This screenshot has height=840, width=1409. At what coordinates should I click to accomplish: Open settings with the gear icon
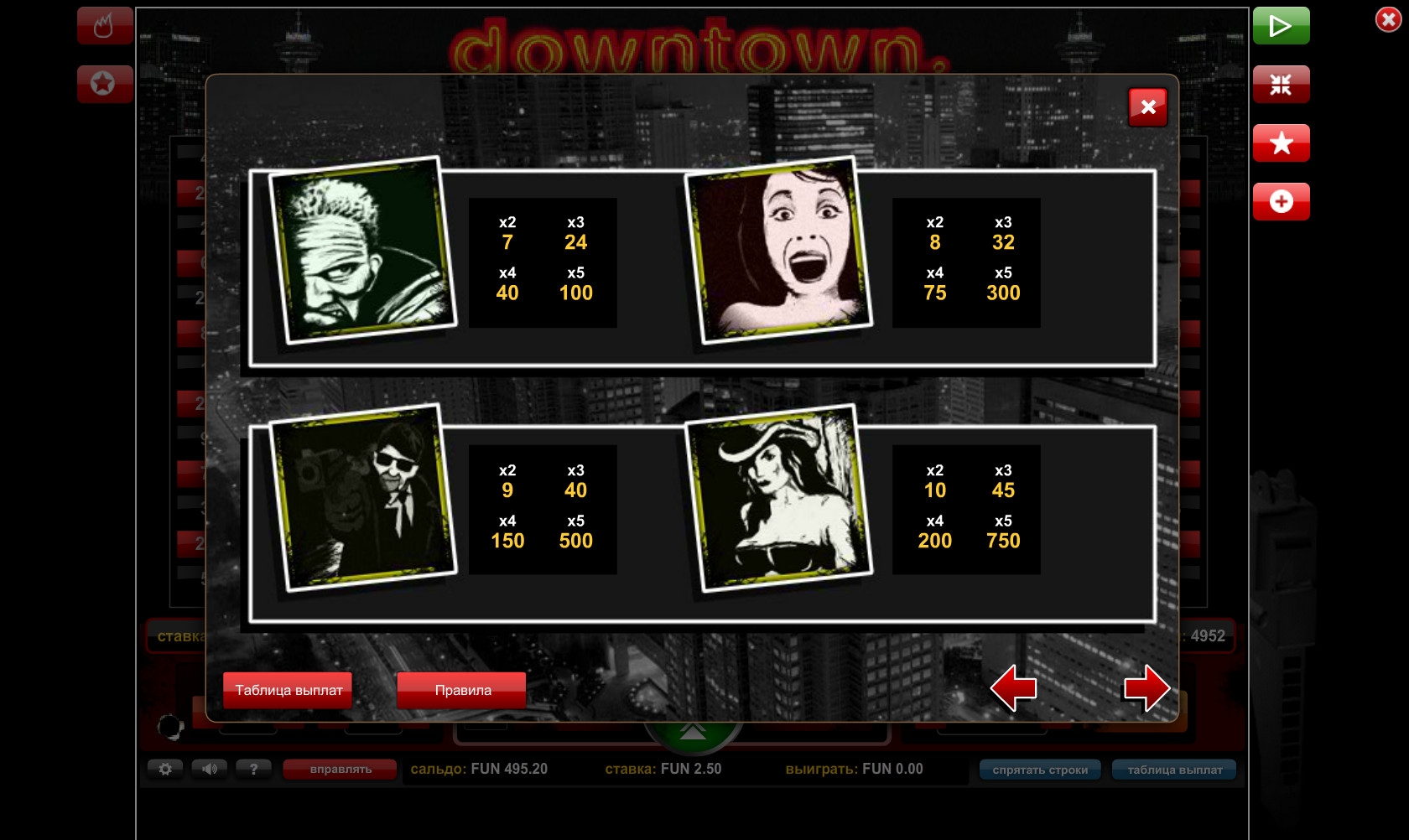[165, 769]
